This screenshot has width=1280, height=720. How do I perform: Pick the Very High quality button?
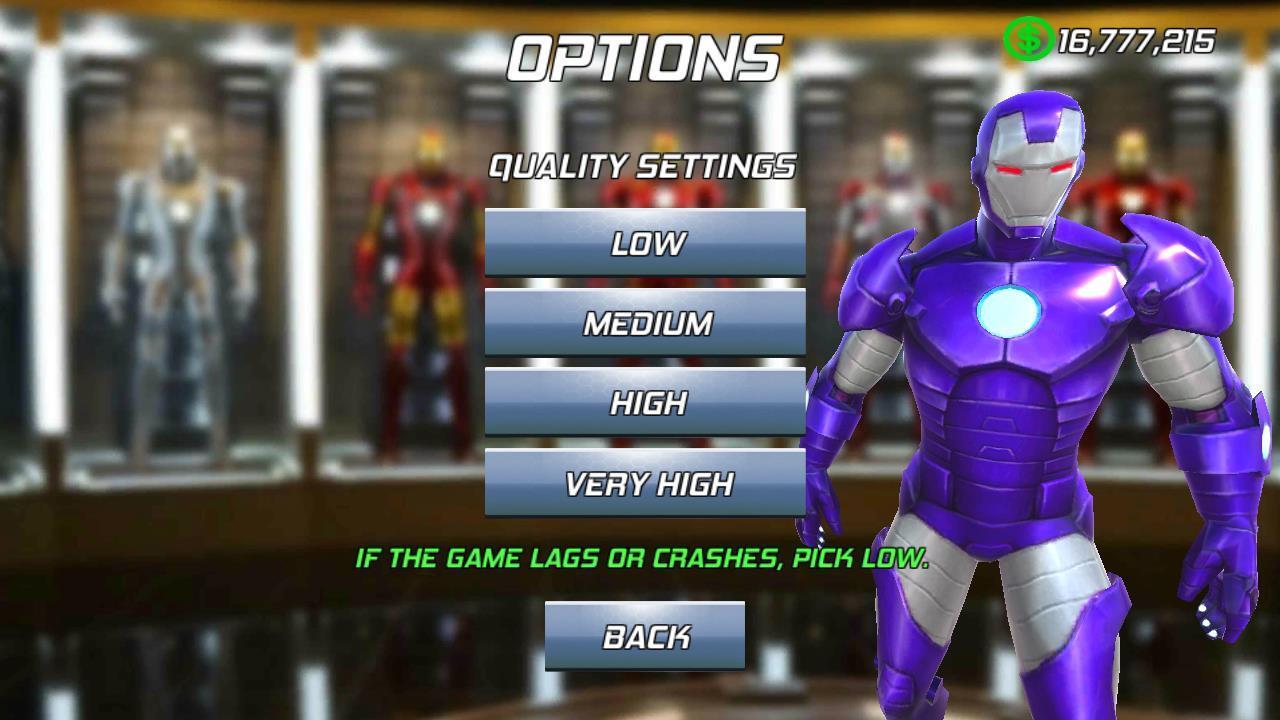[645, 483]
